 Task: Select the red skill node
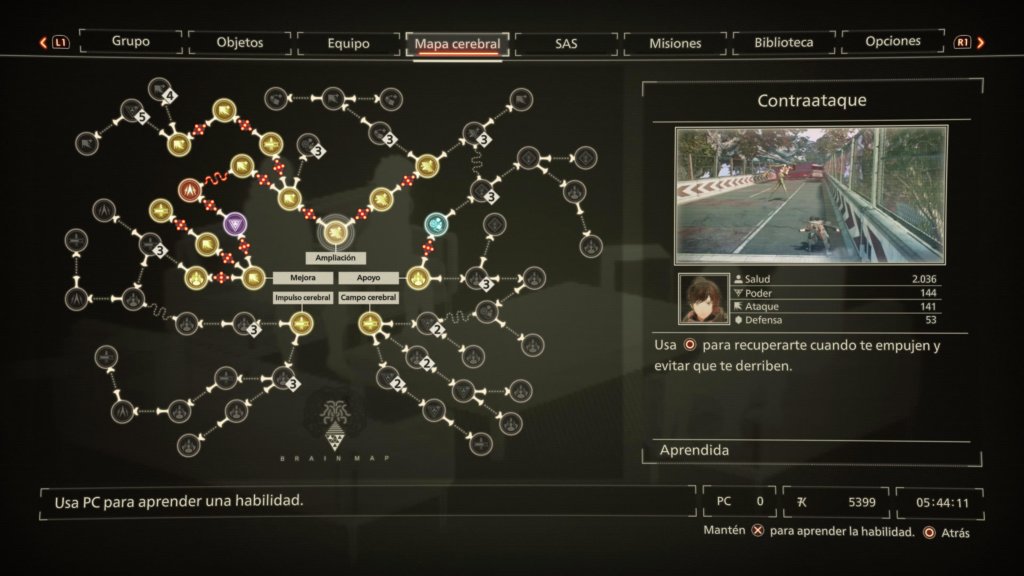[x=188, y=190]
